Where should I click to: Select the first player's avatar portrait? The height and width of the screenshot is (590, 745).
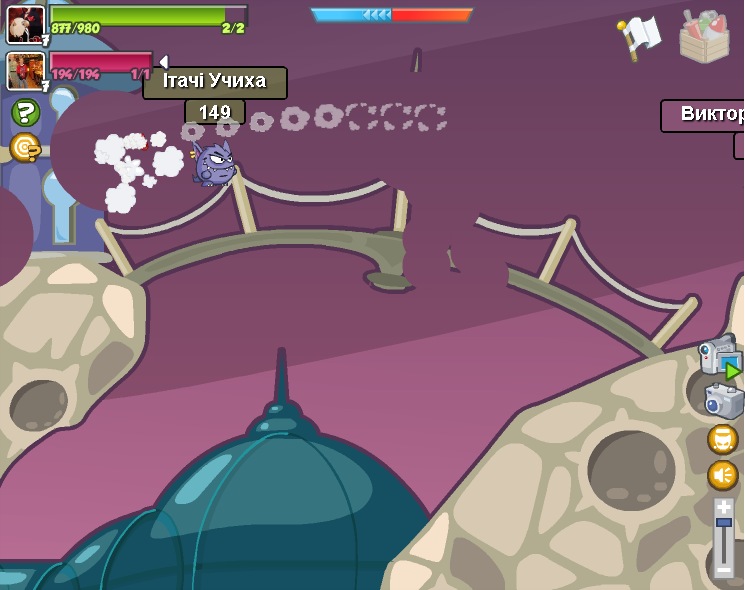pos(25,24)
